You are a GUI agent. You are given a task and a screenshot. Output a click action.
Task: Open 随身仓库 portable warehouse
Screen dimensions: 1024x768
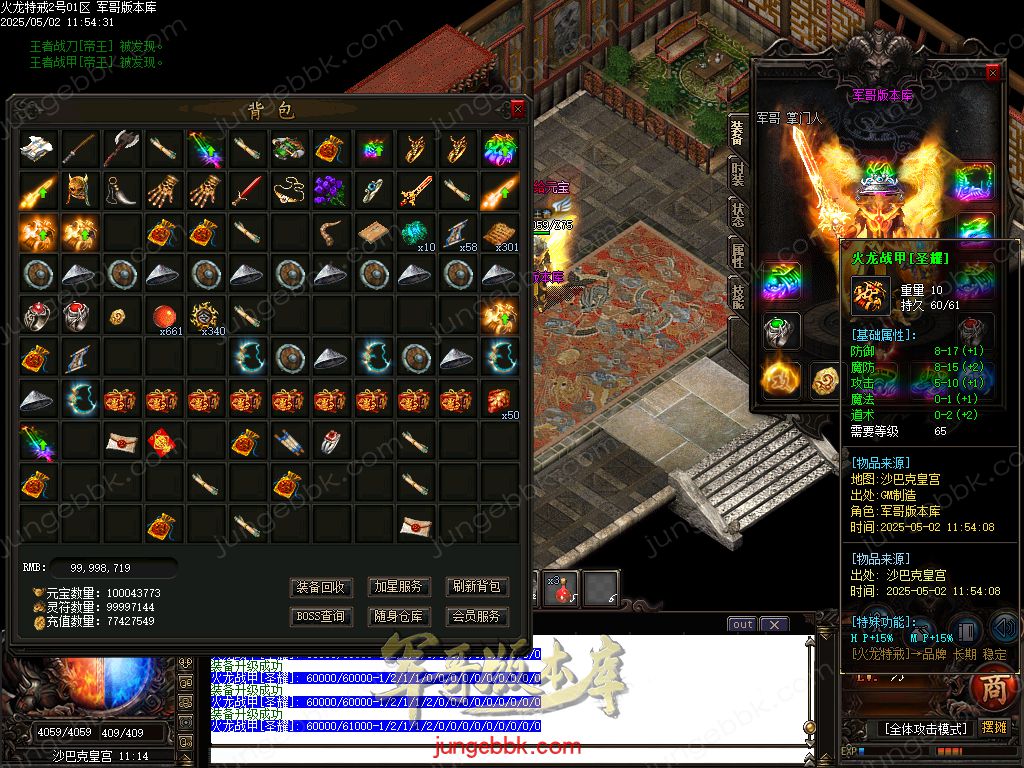(x=398, y=617)
